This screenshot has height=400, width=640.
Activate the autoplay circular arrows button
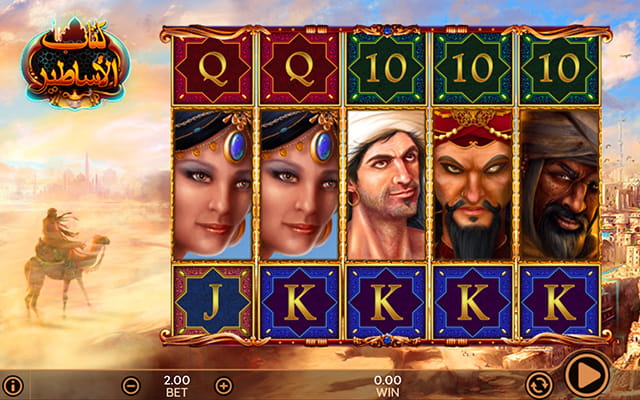pyautogui.click(x=539, y=384)
